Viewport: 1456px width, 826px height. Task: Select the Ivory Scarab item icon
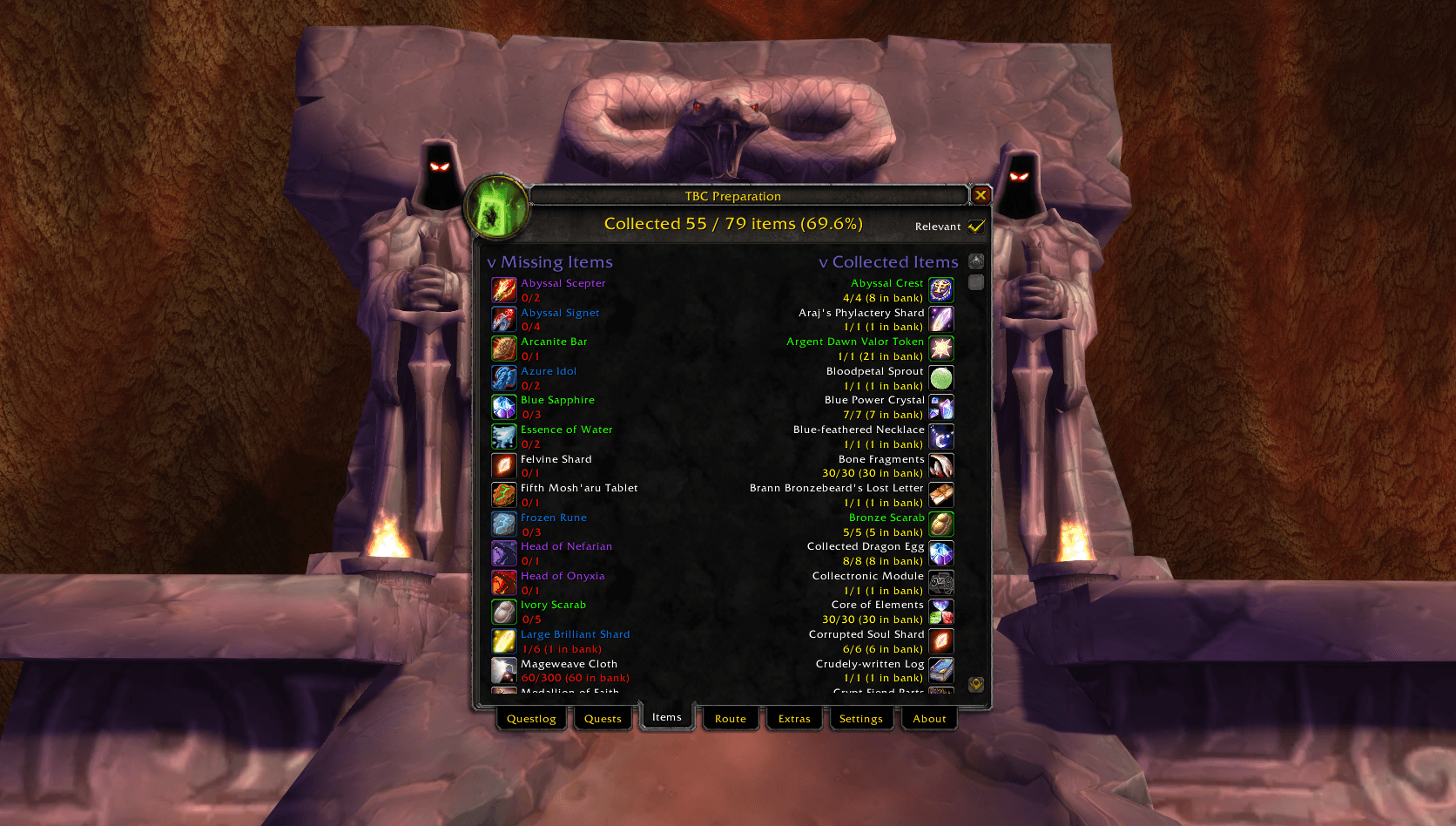click(x=504, y=612)
